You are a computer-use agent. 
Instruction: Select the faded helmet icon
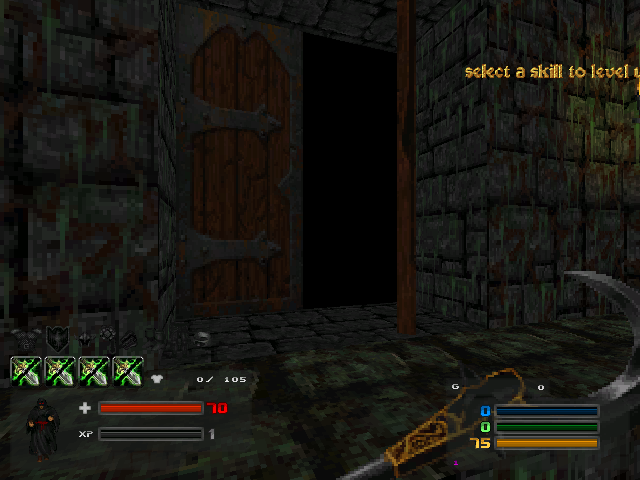[200, 339]
